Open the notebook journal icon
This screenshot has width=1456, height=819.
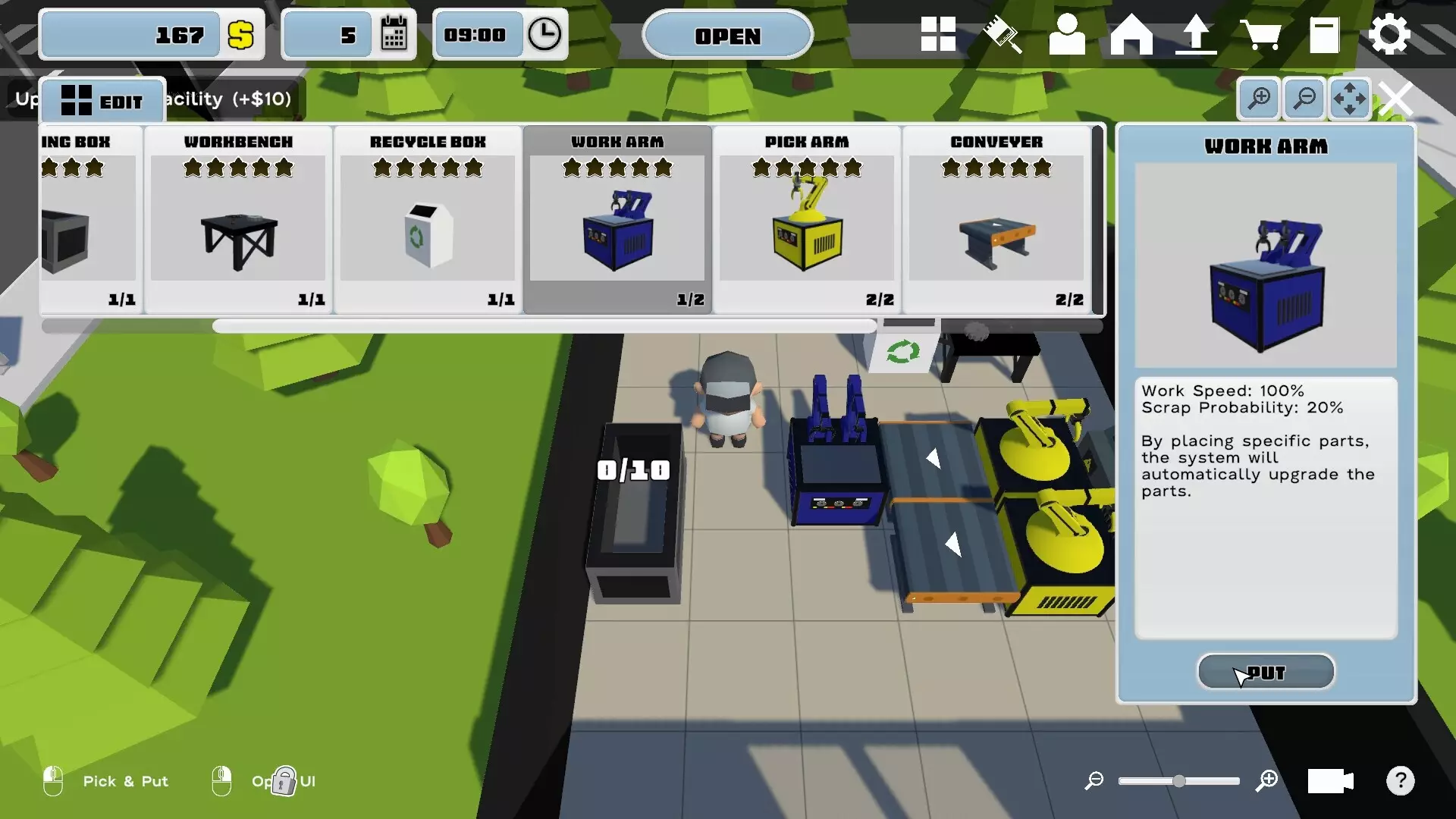[x=1324, y=35]
